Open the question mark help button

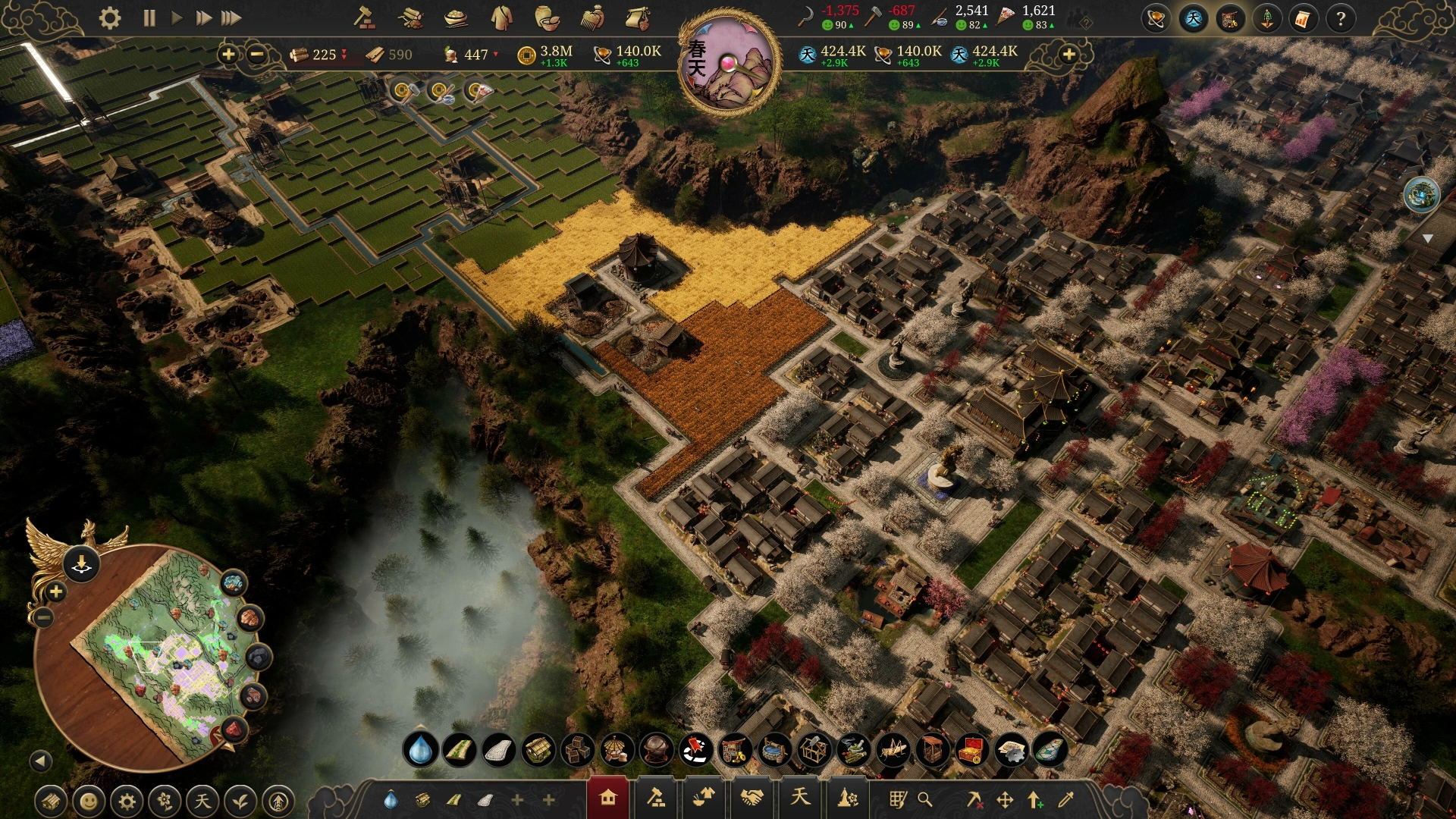1340,19
